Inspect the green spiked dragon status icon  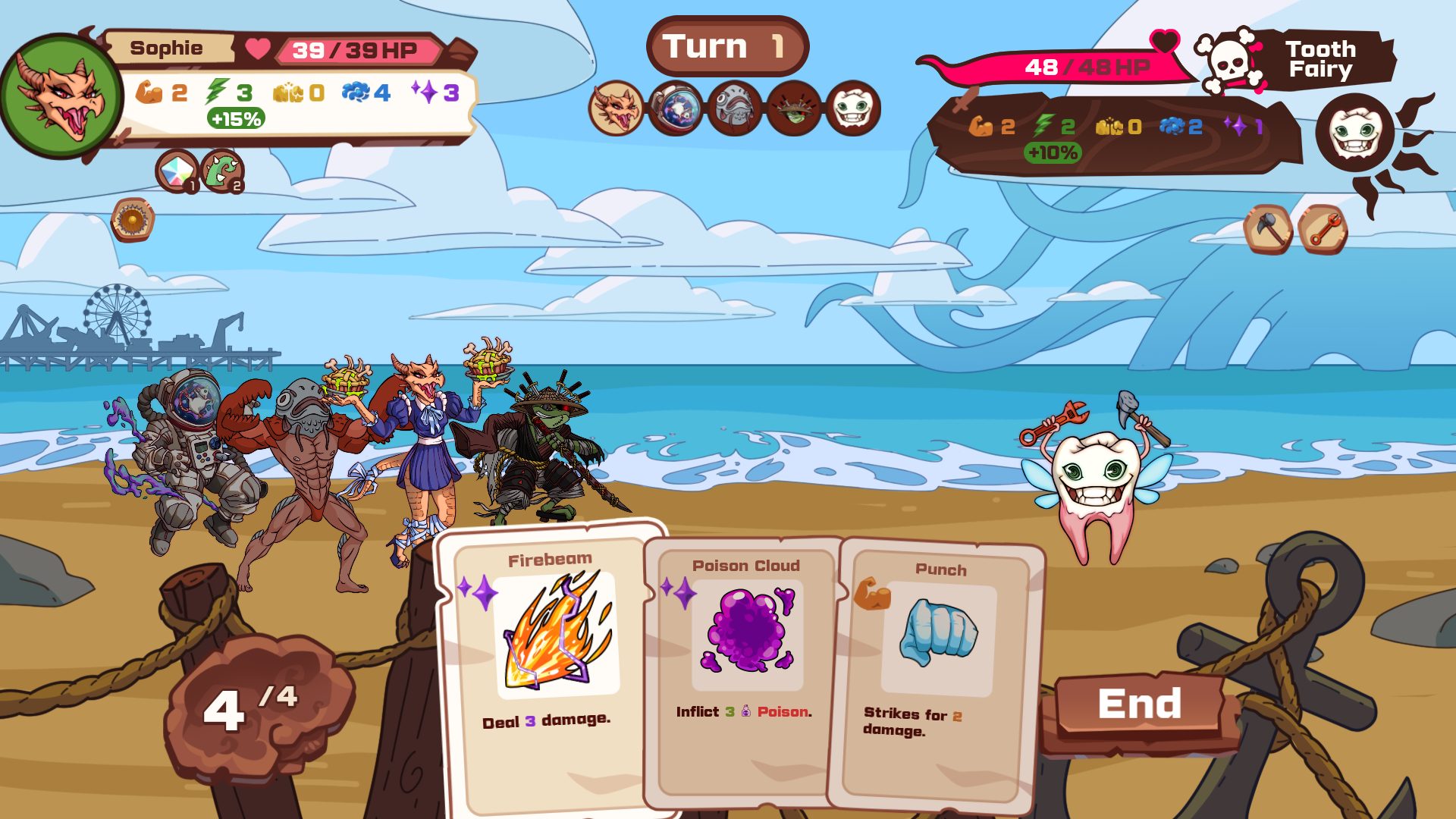pyautogui.click(x=222, y=170)
